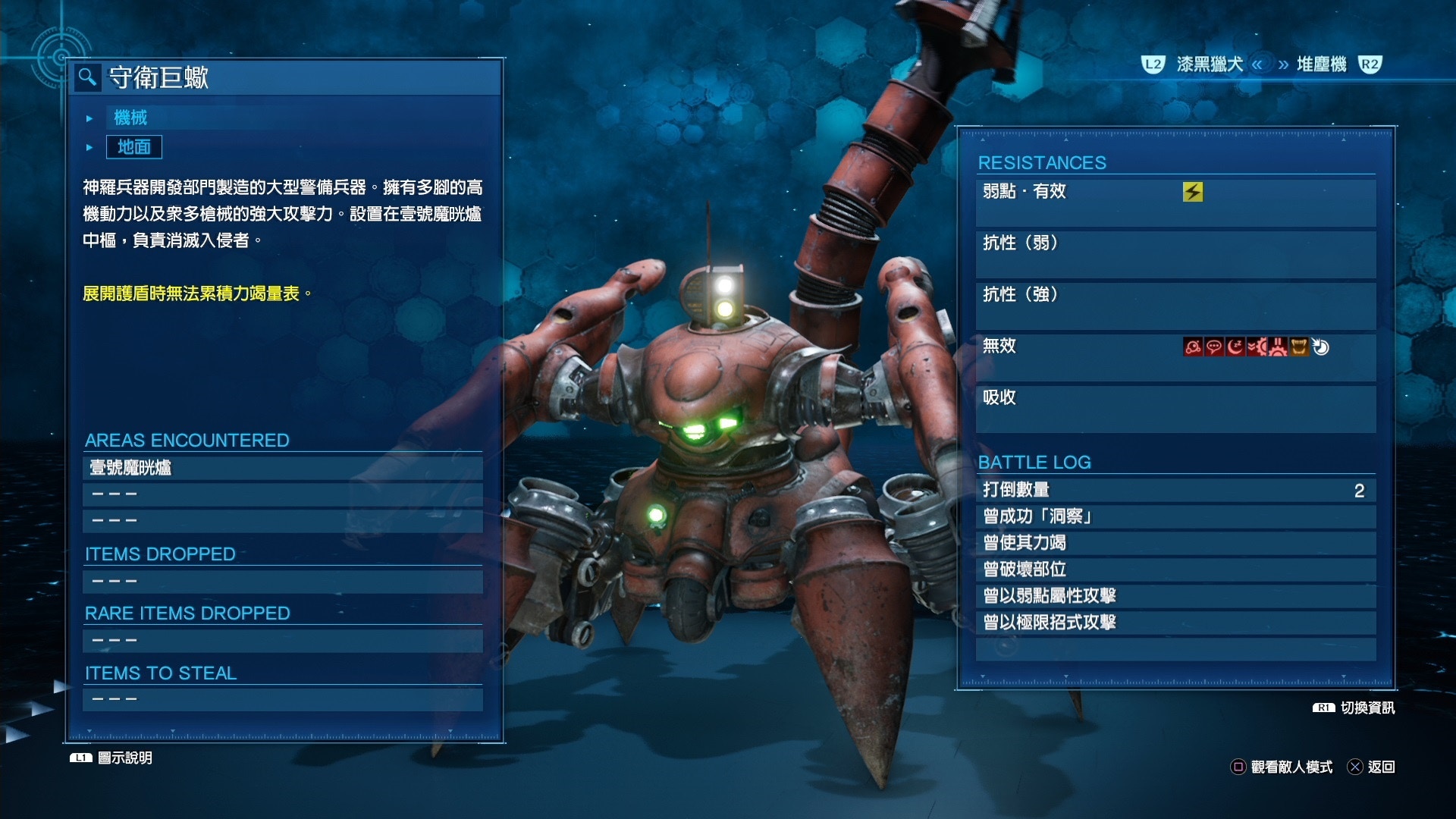Expand the 地面 row via its arrow
This screenshot has height=819, width=1456.
pyautogui.click(x=89, y=147)
